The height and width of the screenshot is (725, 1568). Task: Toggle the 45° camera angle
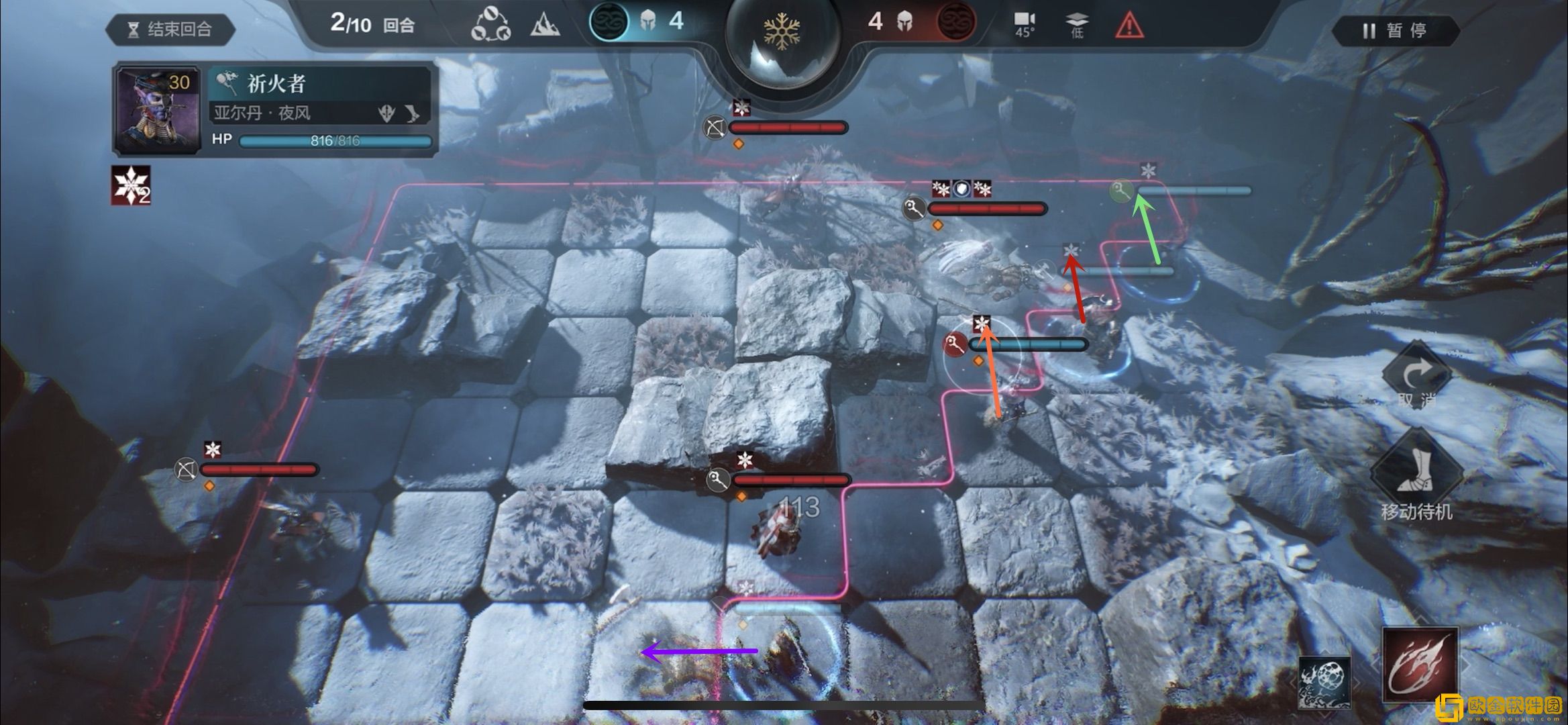[x=1024, y=24]
